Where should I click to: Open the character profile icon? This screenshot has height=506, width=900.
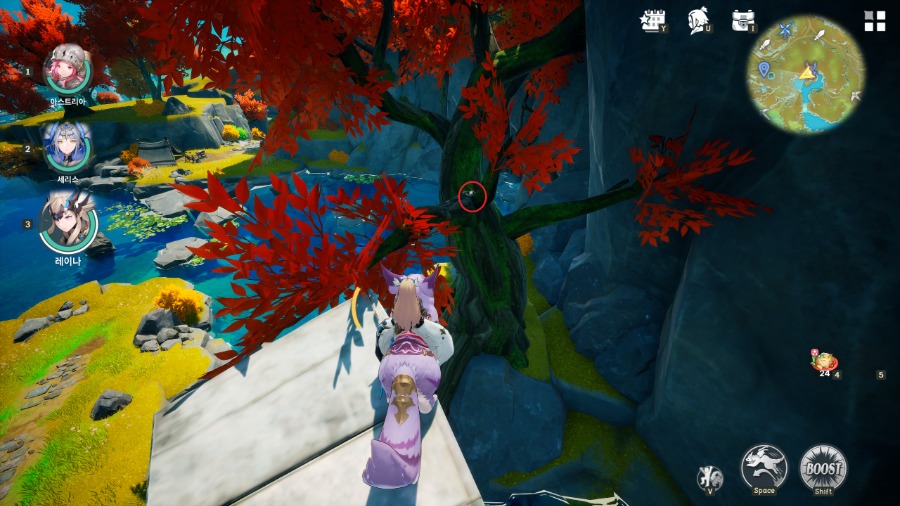point(698,20)
